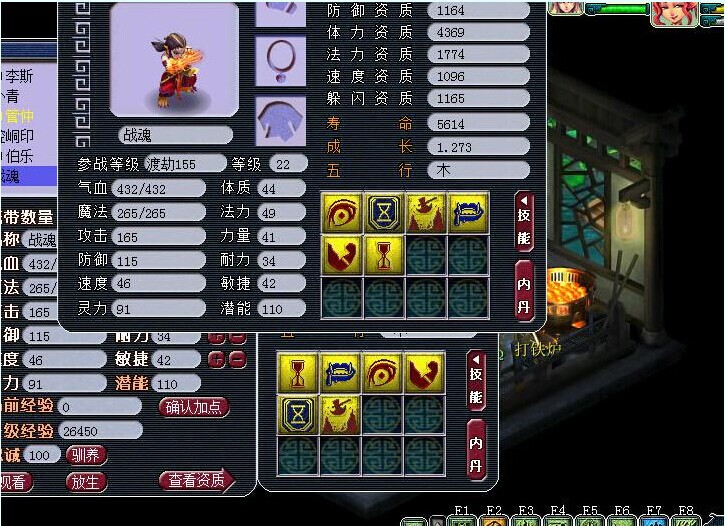The height and width of the screenshot is (526, 725).
Task: Open 内丹 tab in the lower panel
Action: [x=477, y=451]
